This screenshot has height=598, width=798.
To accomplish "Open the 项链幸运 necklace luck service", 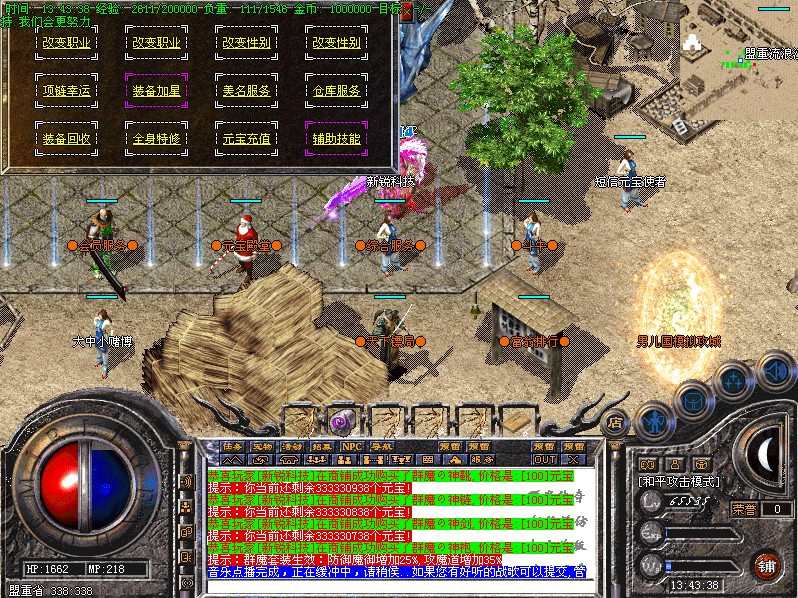I will coord(66,91).
